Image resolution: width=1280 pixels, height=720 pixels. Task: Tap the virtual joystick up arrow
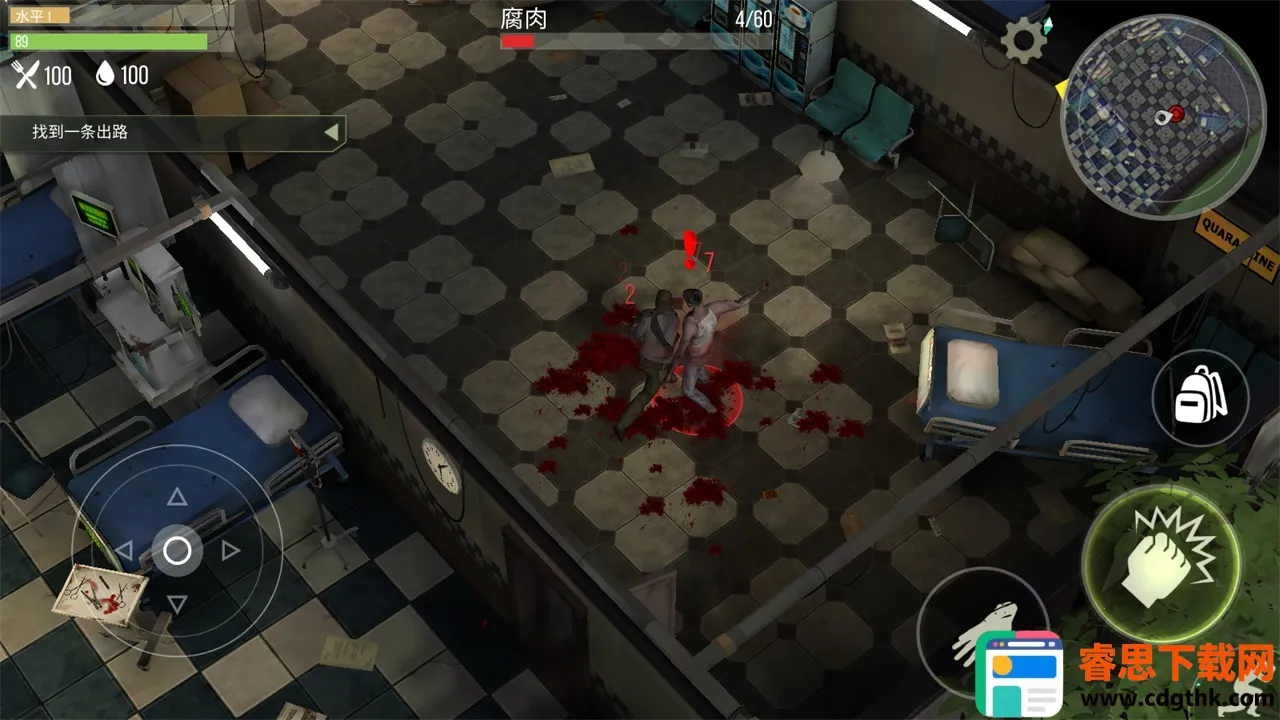click(177, 497)
